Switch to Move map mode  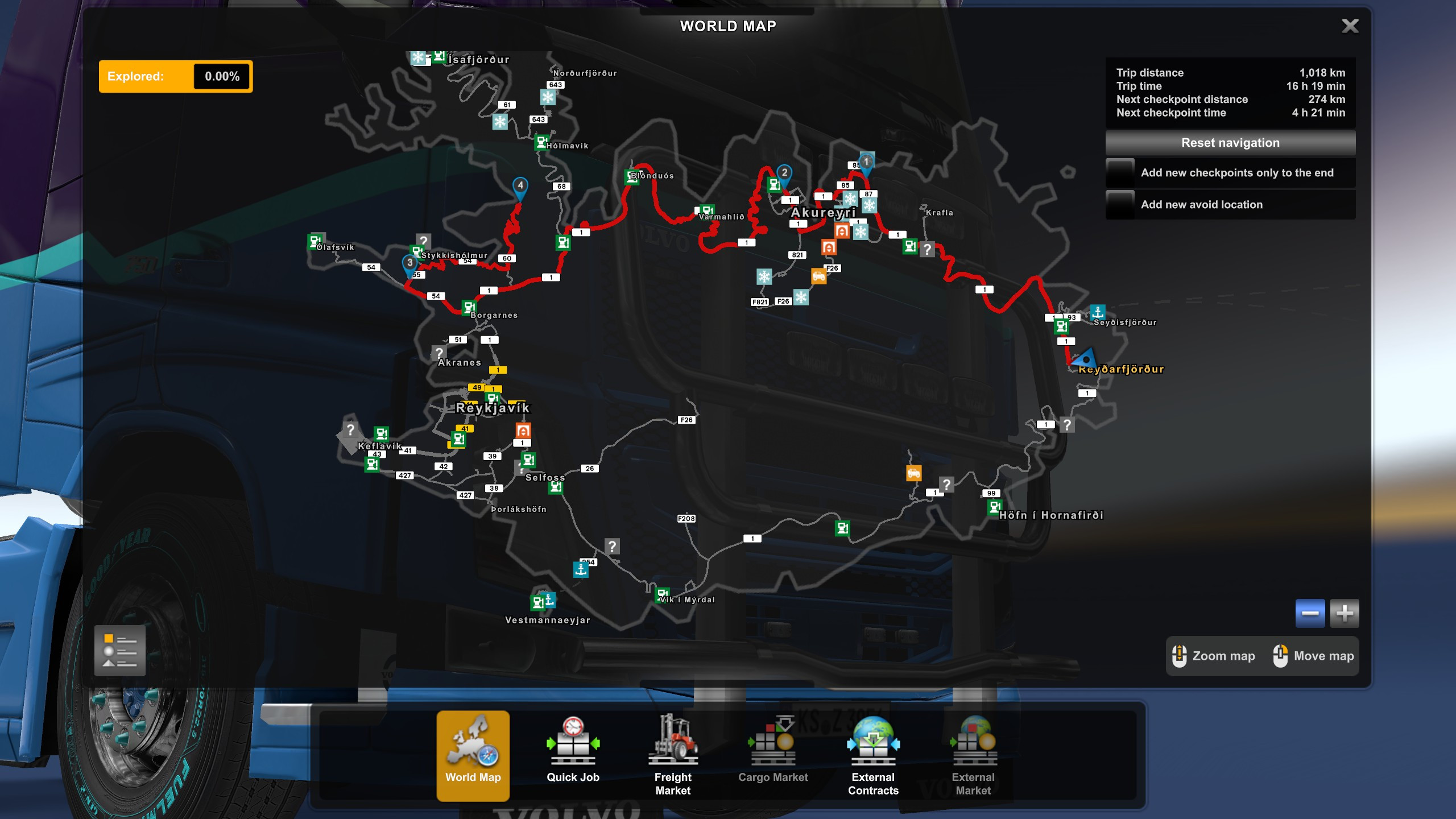1280,656
